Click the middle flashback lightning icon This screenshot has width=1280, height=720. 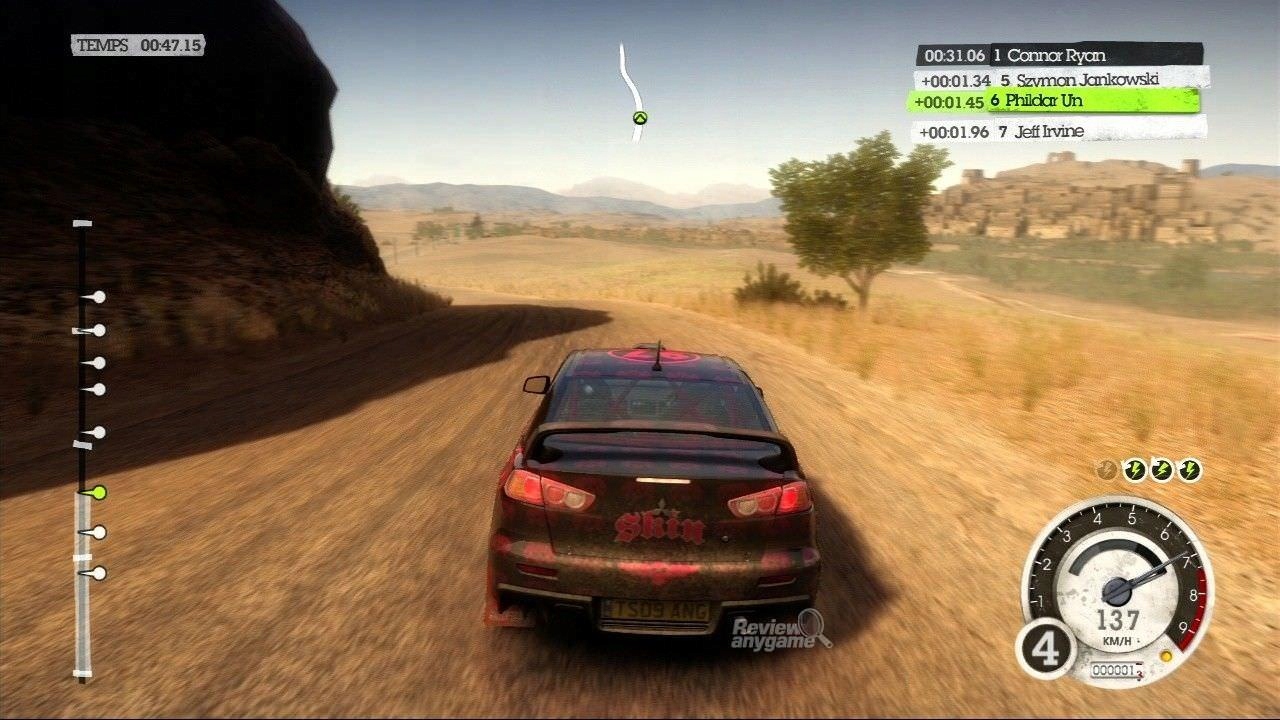tap(1162, 467)
